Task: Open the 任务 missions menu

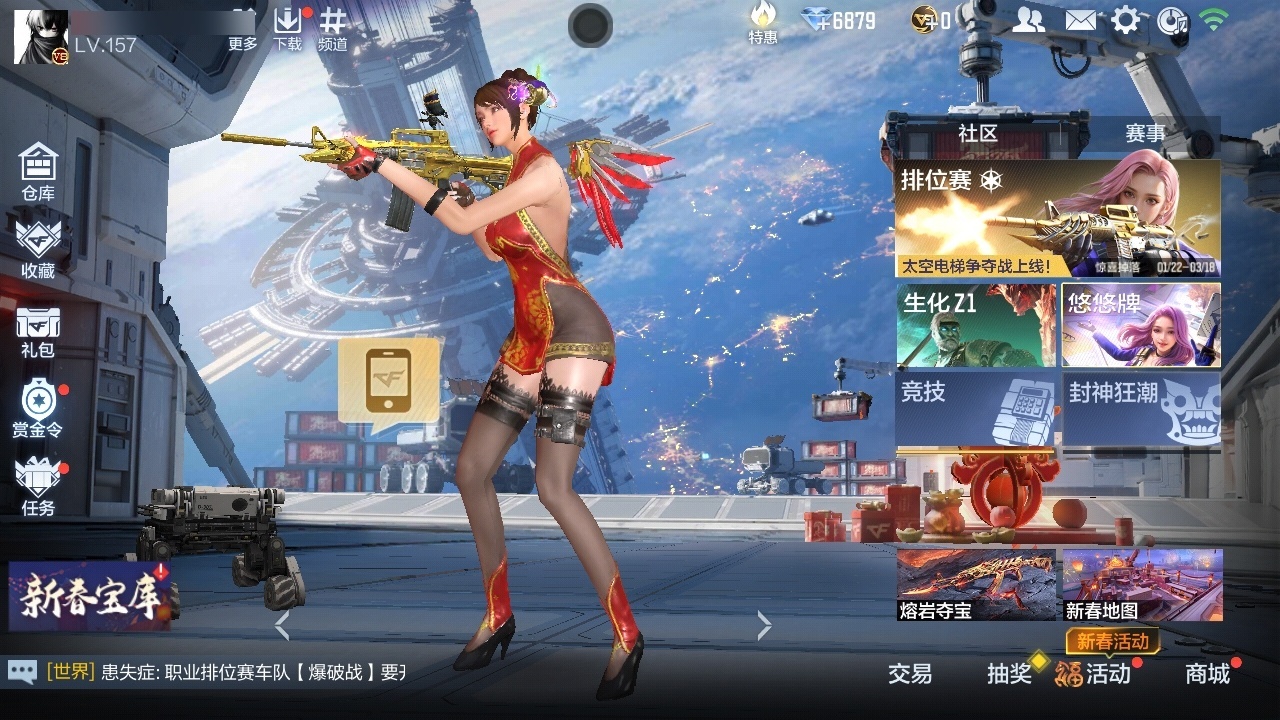Action: (x=38, y=486)
